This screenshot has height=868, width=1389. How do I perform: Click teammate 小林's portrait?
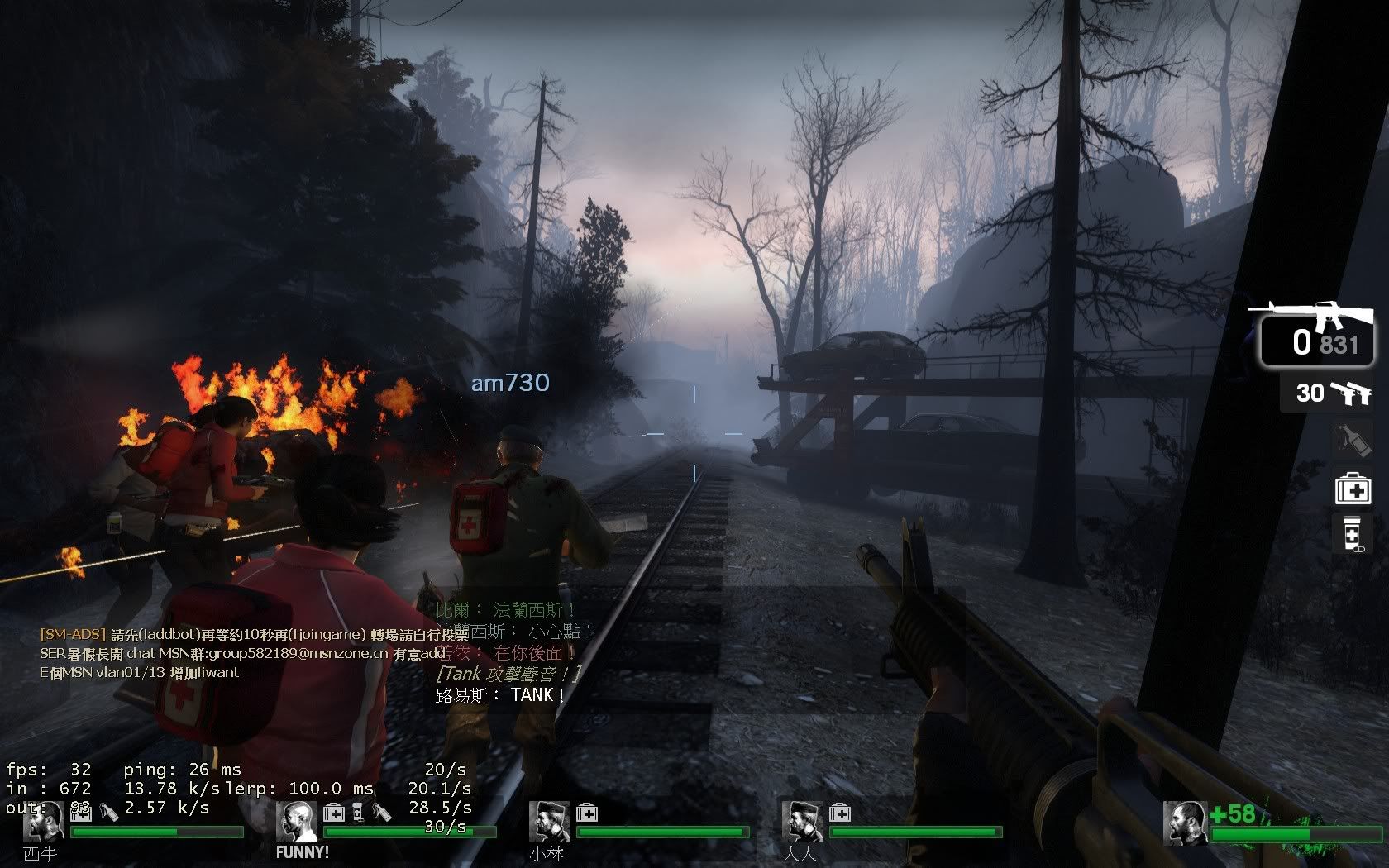(549, 821)
